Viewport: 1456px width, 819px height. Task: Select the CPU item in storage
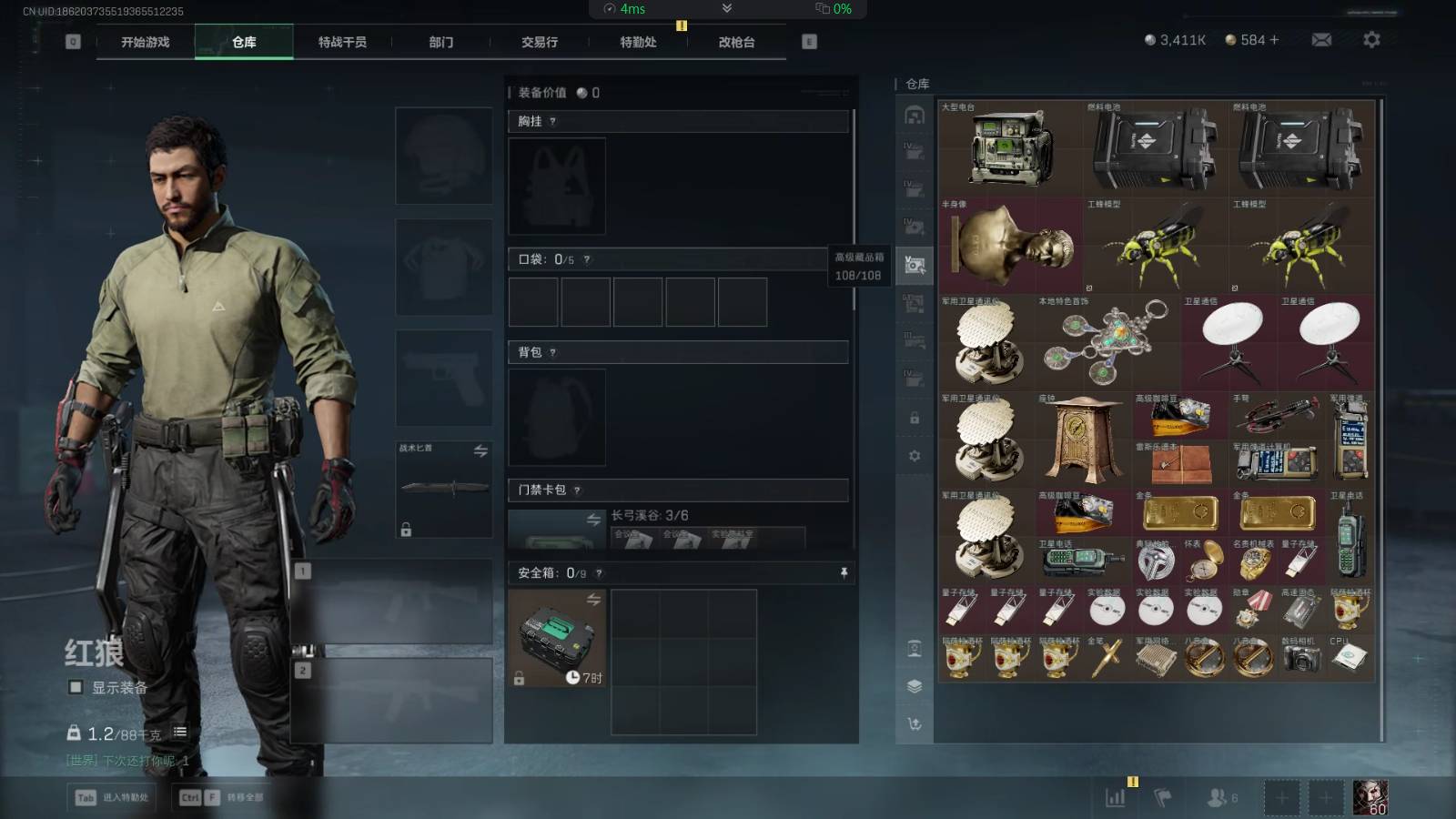[1350, 657]
